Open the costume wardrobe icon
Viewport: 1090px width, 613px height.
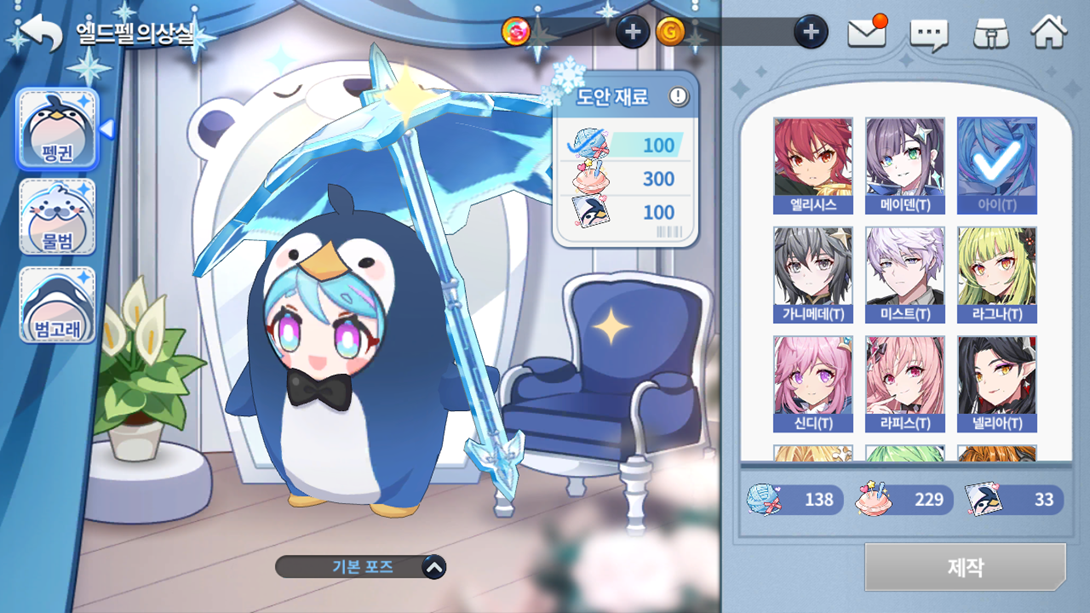pyautogui.click(x=990, y=34)
